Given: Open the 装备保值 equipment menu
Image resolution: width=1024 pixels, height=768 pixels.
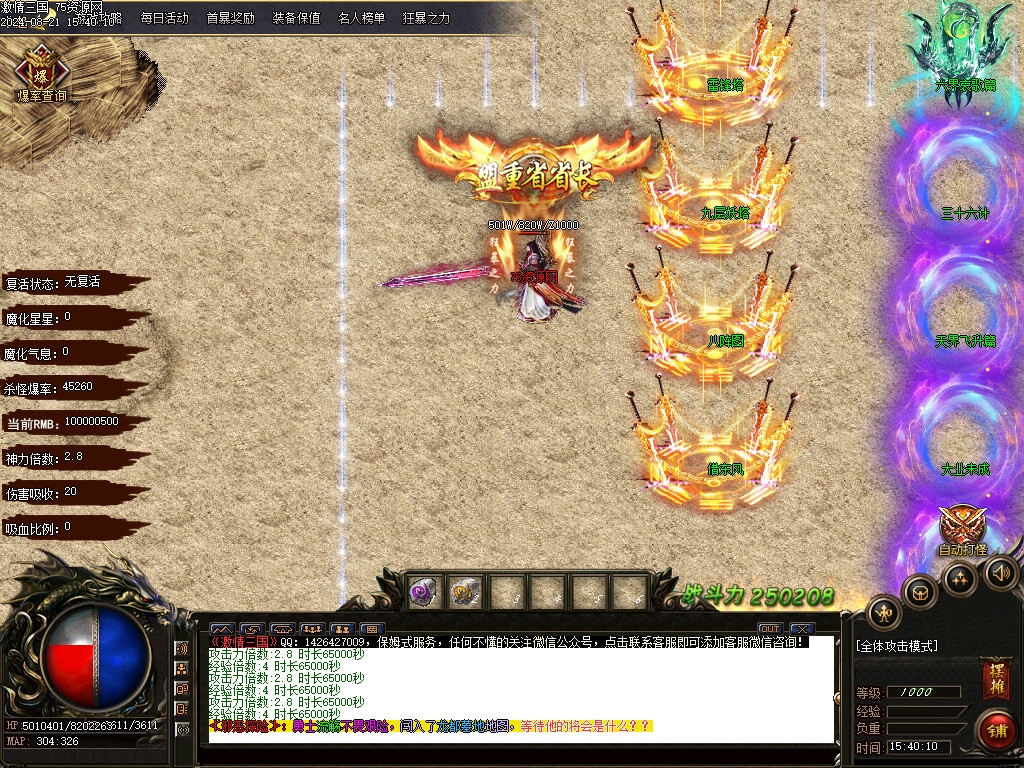Looking at the screenshot, I should (x=296, y=18).
